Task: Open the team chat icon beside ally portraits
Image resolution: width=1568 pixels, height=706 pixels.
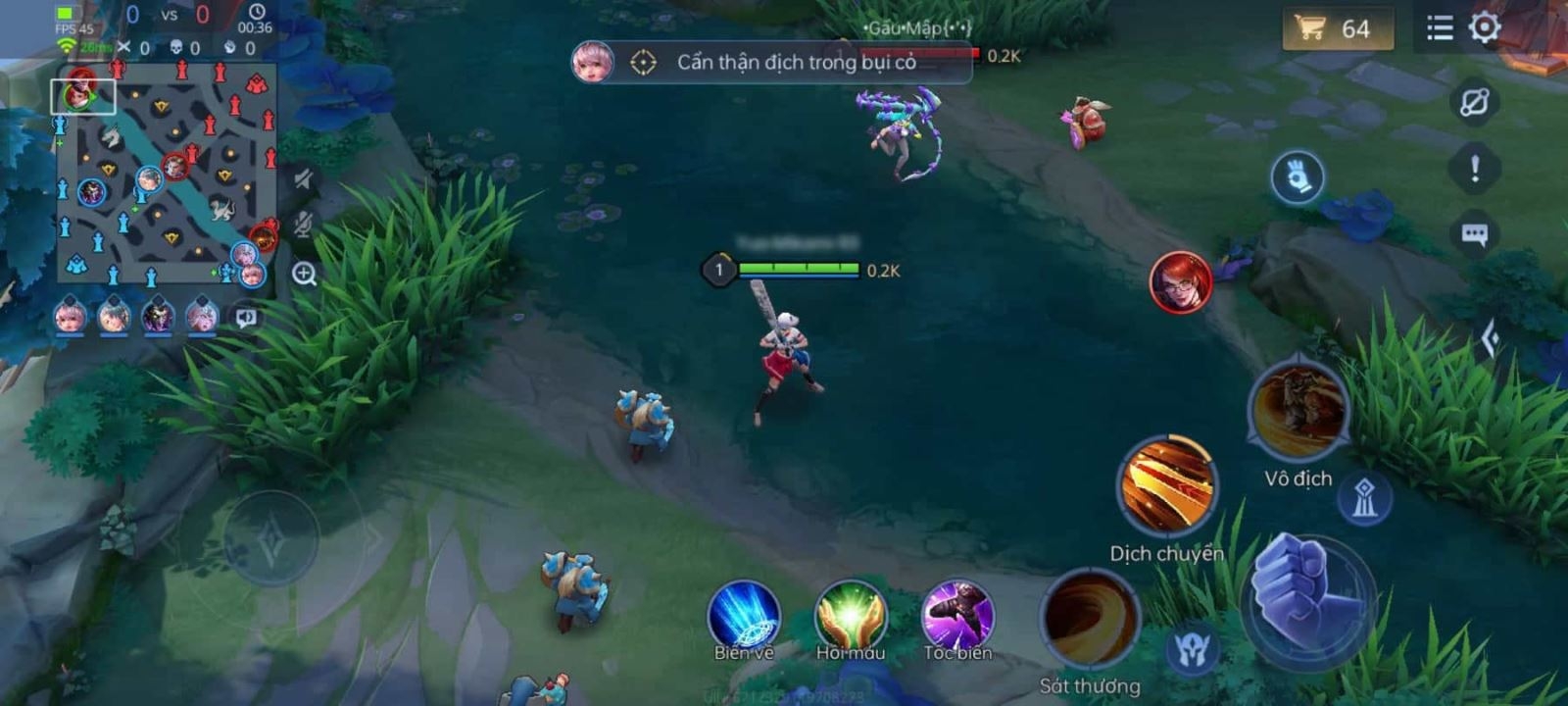Action: [x=246, y=317]
